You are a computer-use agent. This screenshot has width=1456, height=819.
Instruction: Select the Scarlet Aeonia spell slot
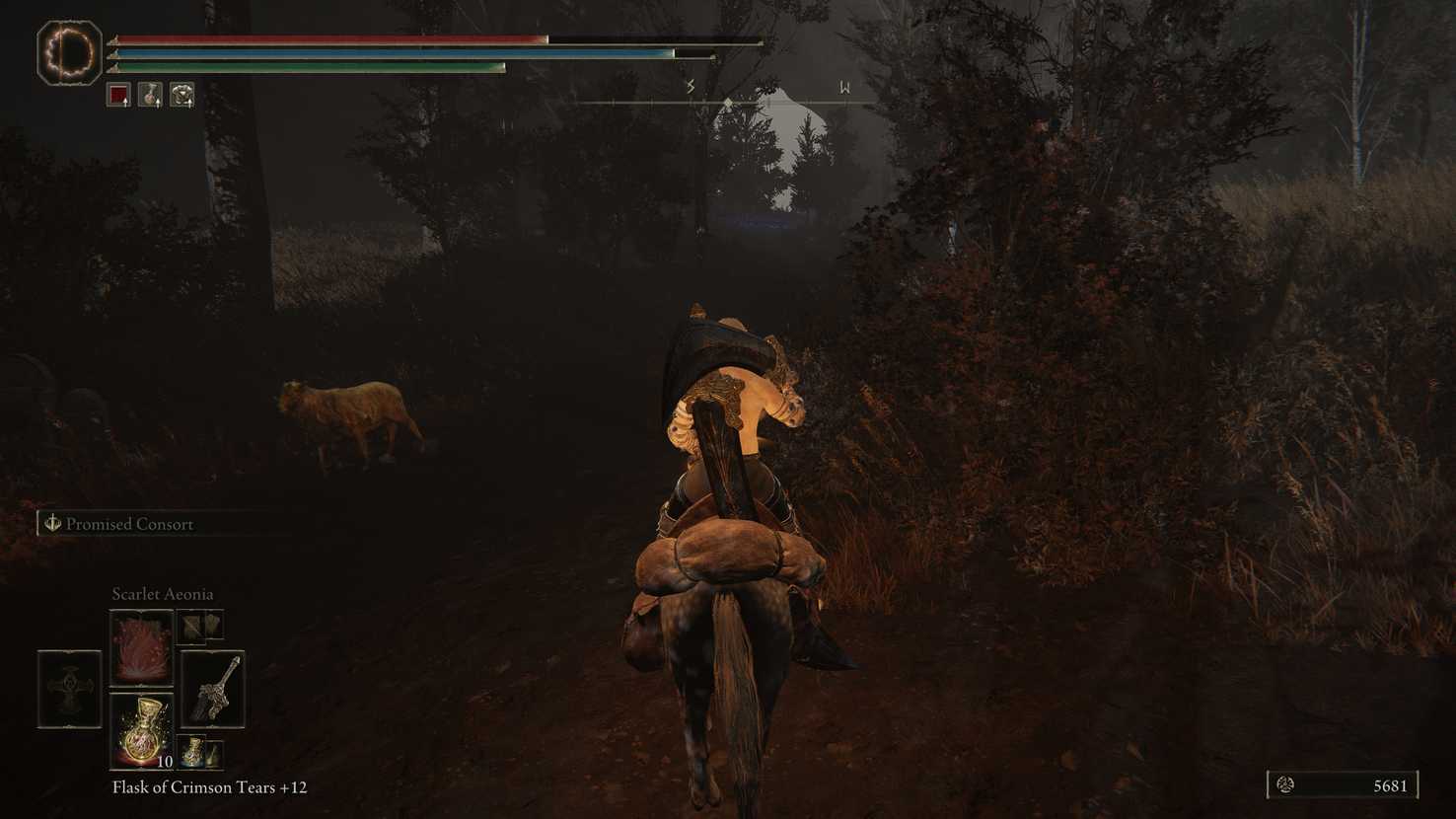(x=141, y=647)
